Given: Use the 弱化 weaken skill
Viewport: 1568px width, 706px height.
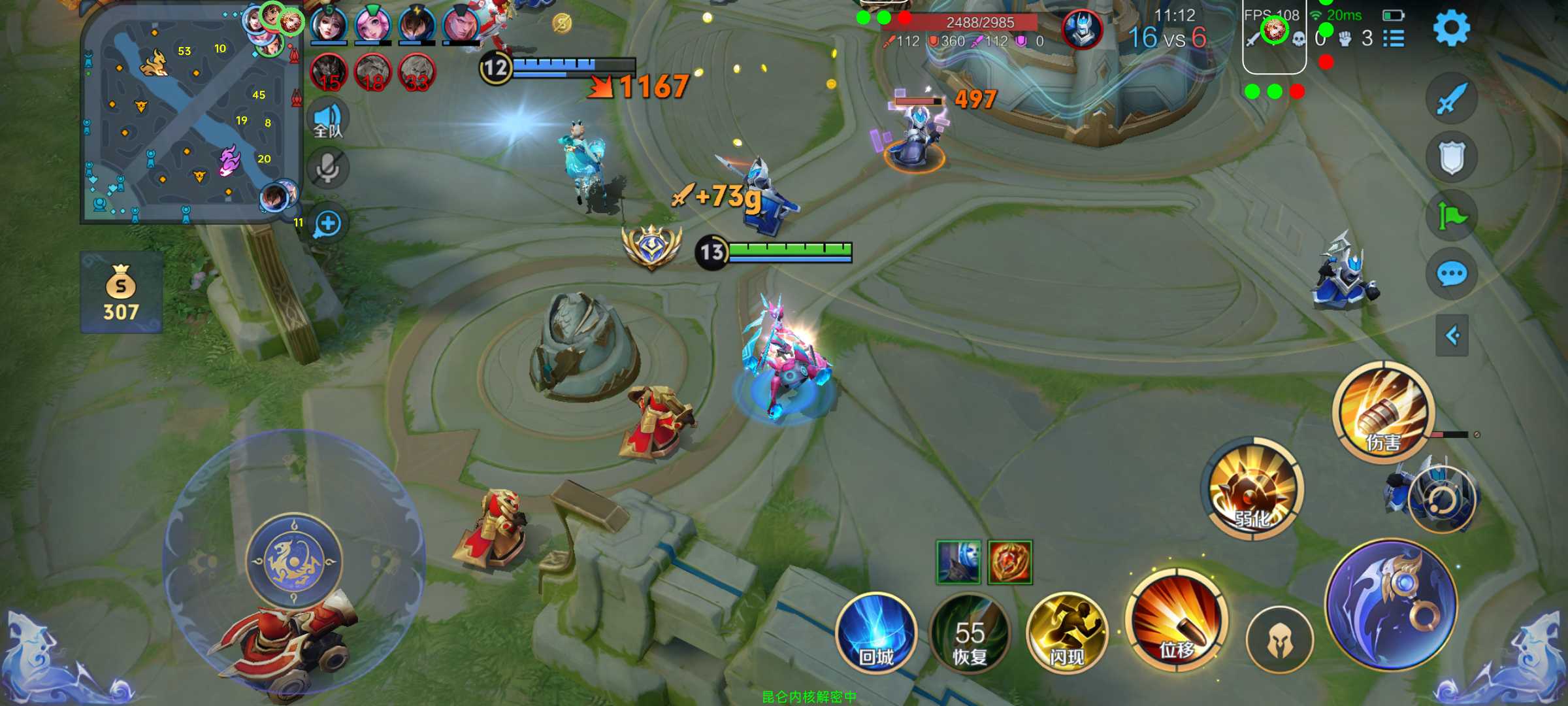Looking at the screenshot, I should point(1252,489).
